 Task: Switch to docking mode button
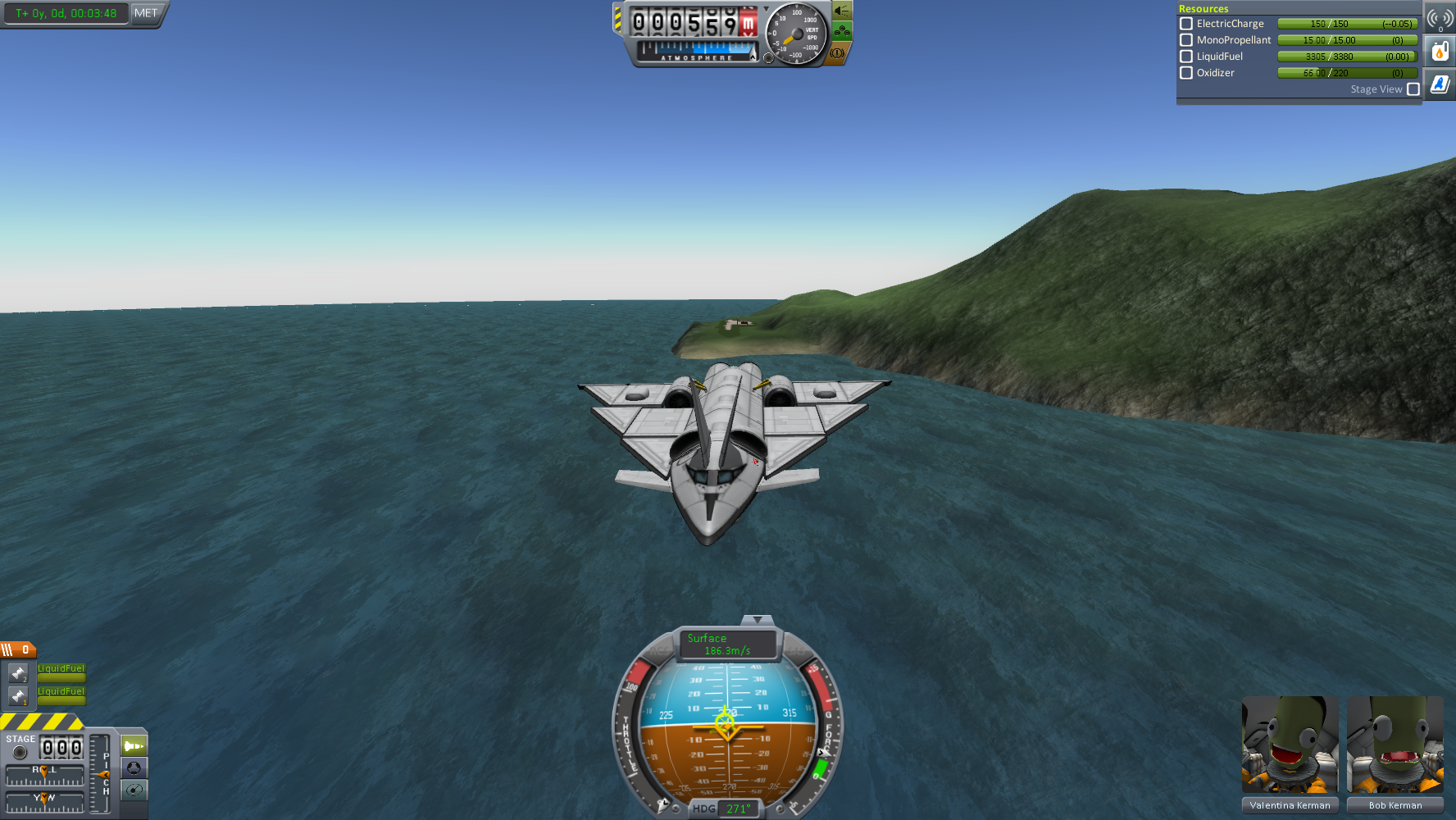pos(134,768)
